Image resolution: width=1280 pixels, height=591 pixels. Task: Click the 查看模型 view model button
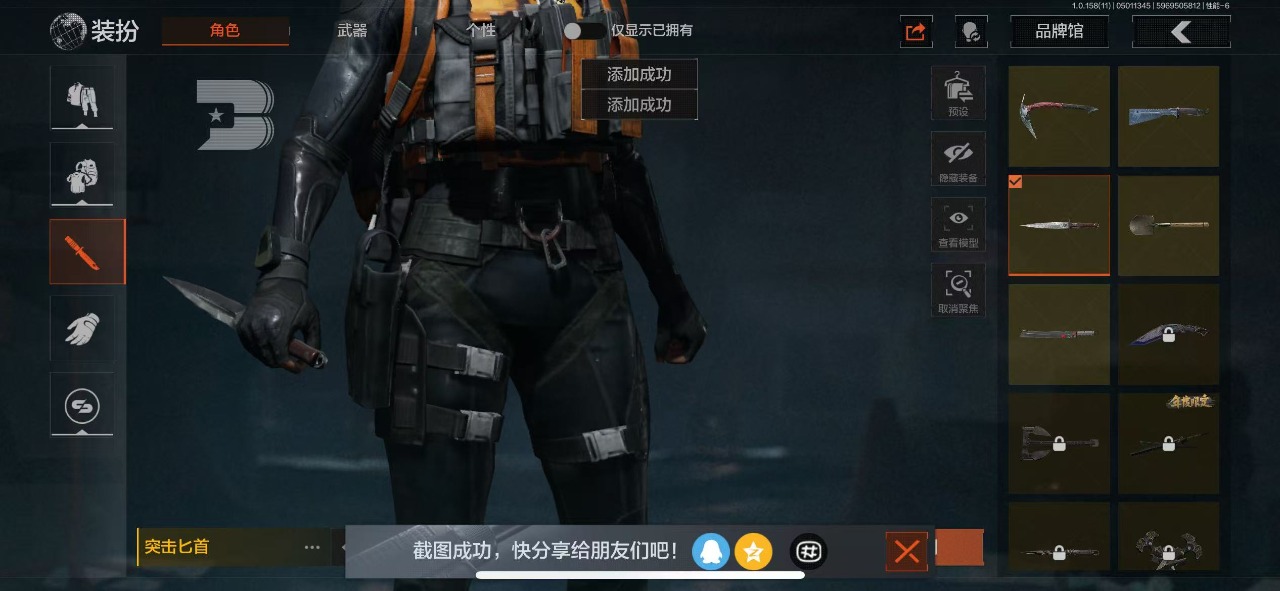958,225
